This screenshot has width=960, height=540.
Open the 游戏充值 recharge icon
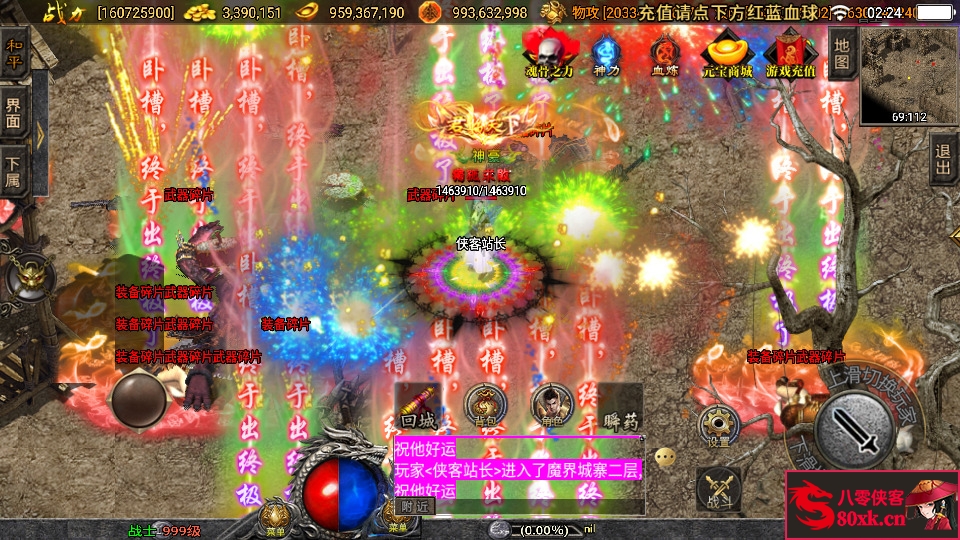tap(791, 52)
